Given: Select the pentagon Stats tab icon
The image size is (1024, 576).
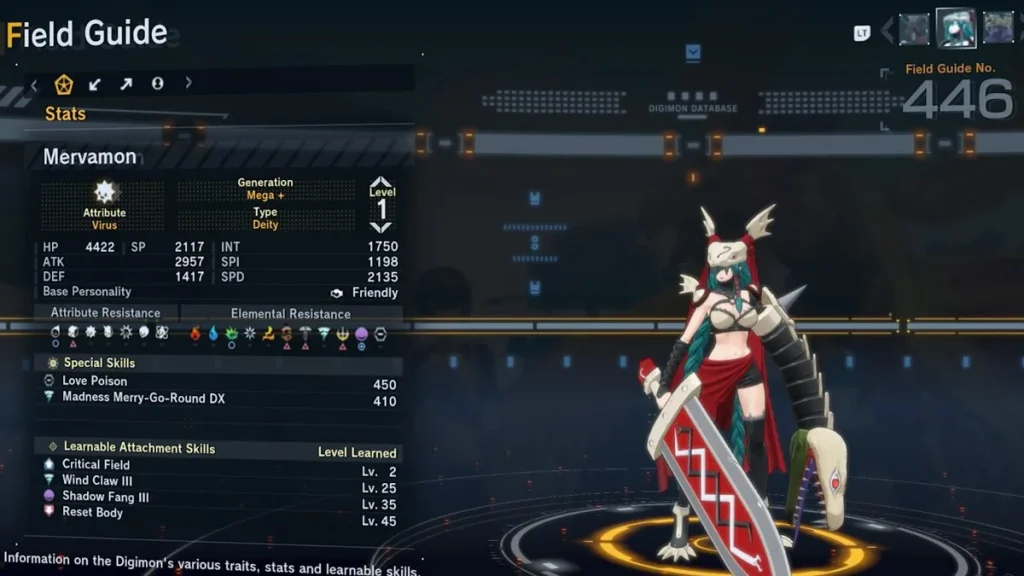Looking at the screenshot, I should pyautogui.click(x=64, y=84).
